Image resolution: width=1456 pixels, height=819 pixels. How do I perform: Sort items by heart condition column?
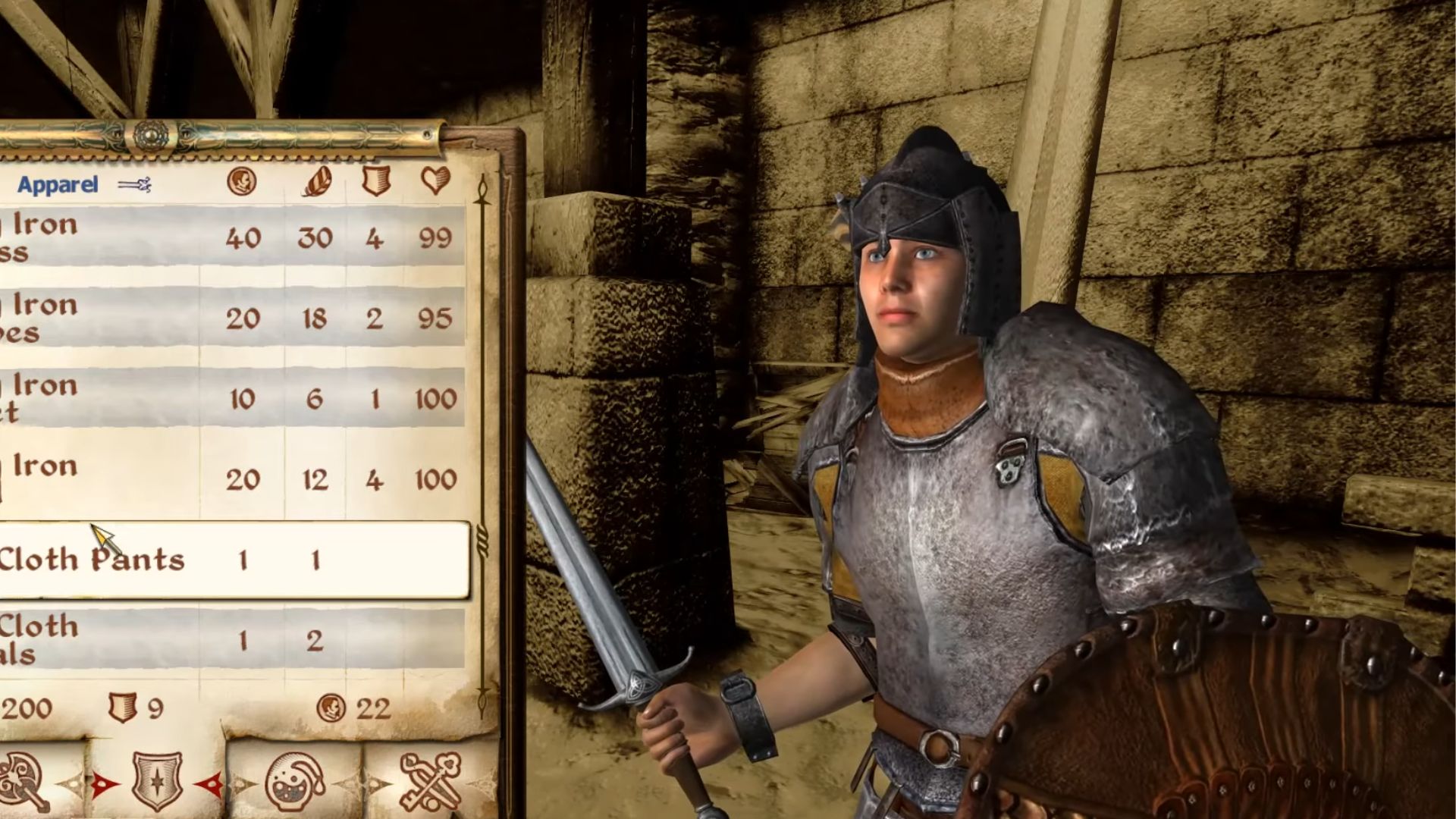click(x=435, y=181)
